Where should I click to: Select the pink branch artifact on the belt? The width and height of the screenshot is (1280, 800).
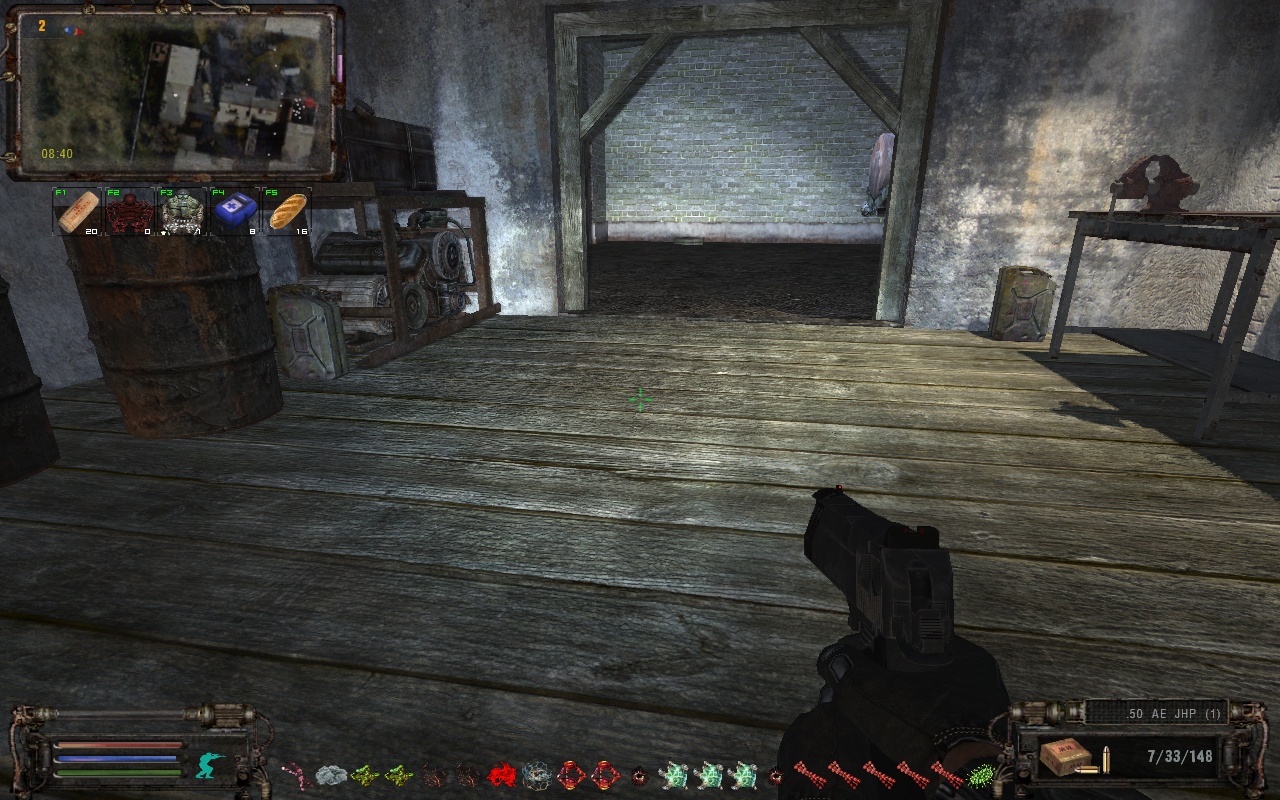296,774
